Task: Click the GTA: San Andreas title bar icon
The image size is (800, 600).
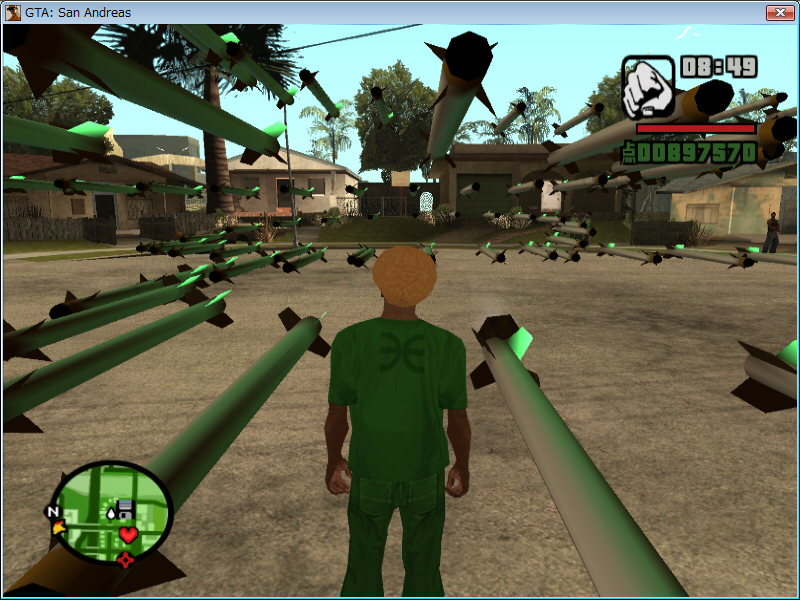Action: (13, 13)
